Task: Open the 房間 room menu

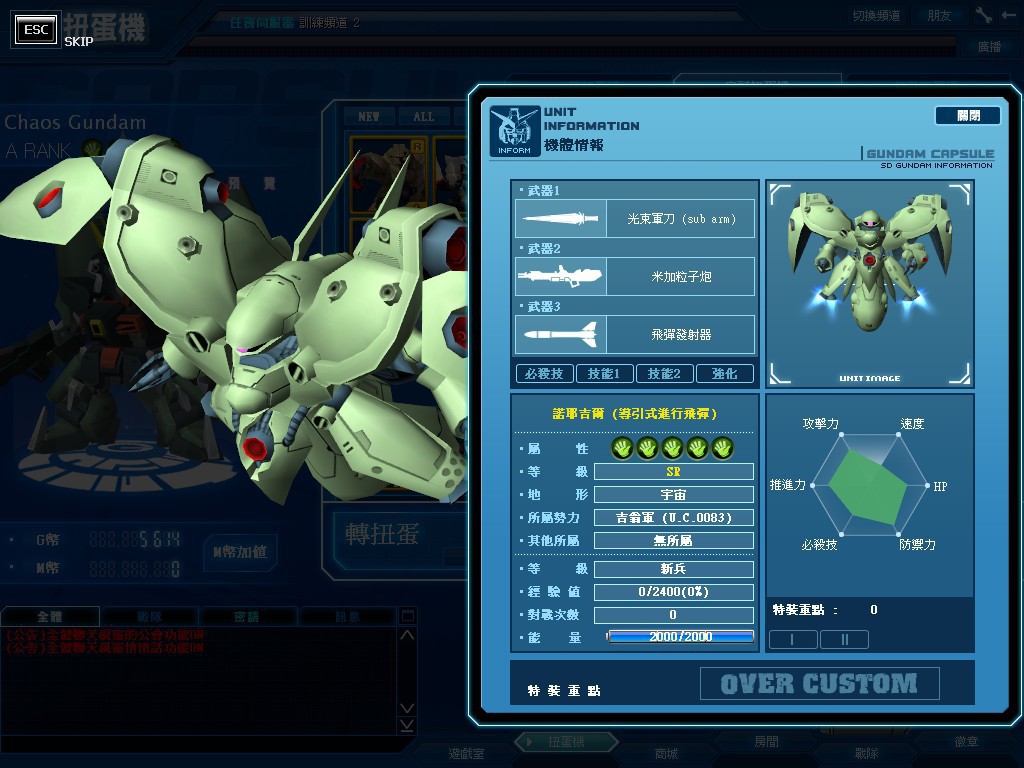Action: [766, 743]
